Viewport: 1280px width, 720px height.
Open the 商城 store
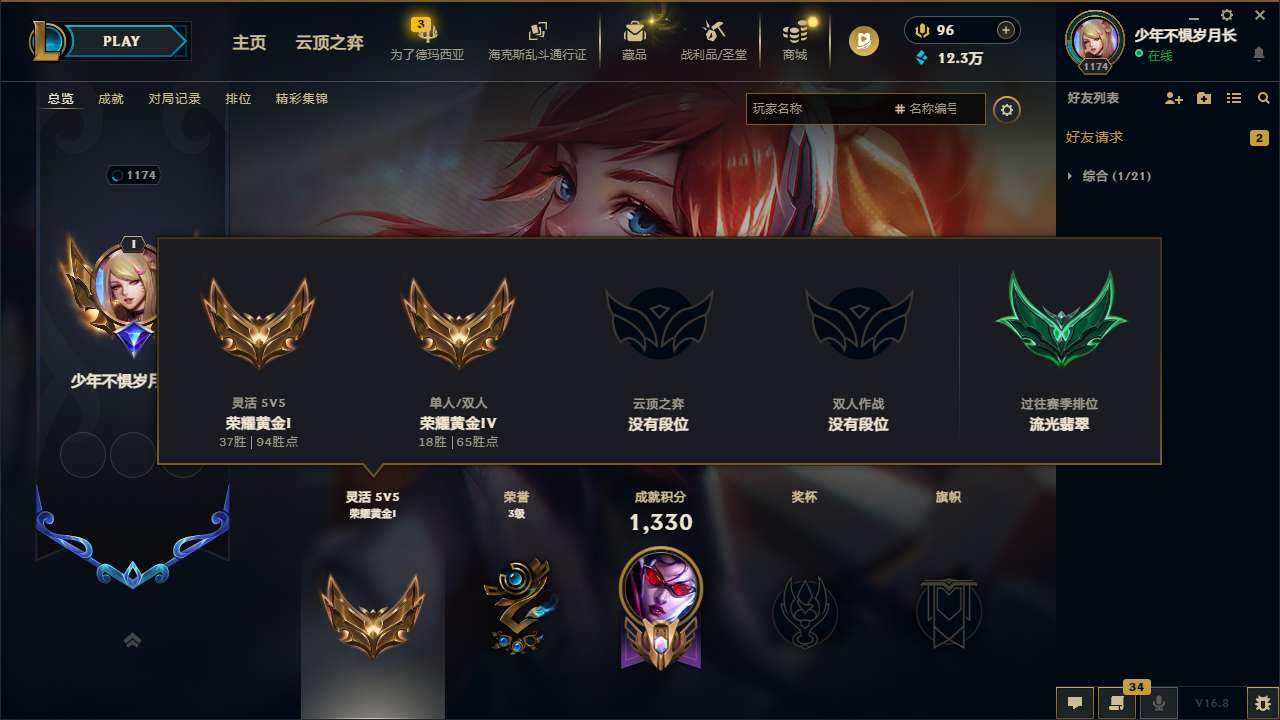[794, 40]
